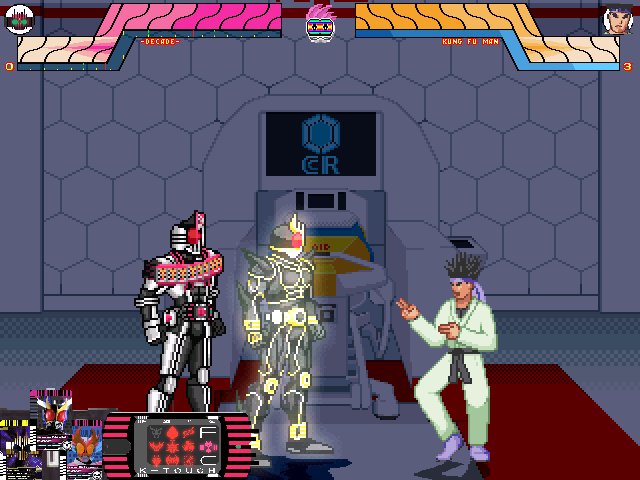640x480 pixels.
Task: Click the pink-crested emblem between the health bars
Action: click(x=319, y=20)
